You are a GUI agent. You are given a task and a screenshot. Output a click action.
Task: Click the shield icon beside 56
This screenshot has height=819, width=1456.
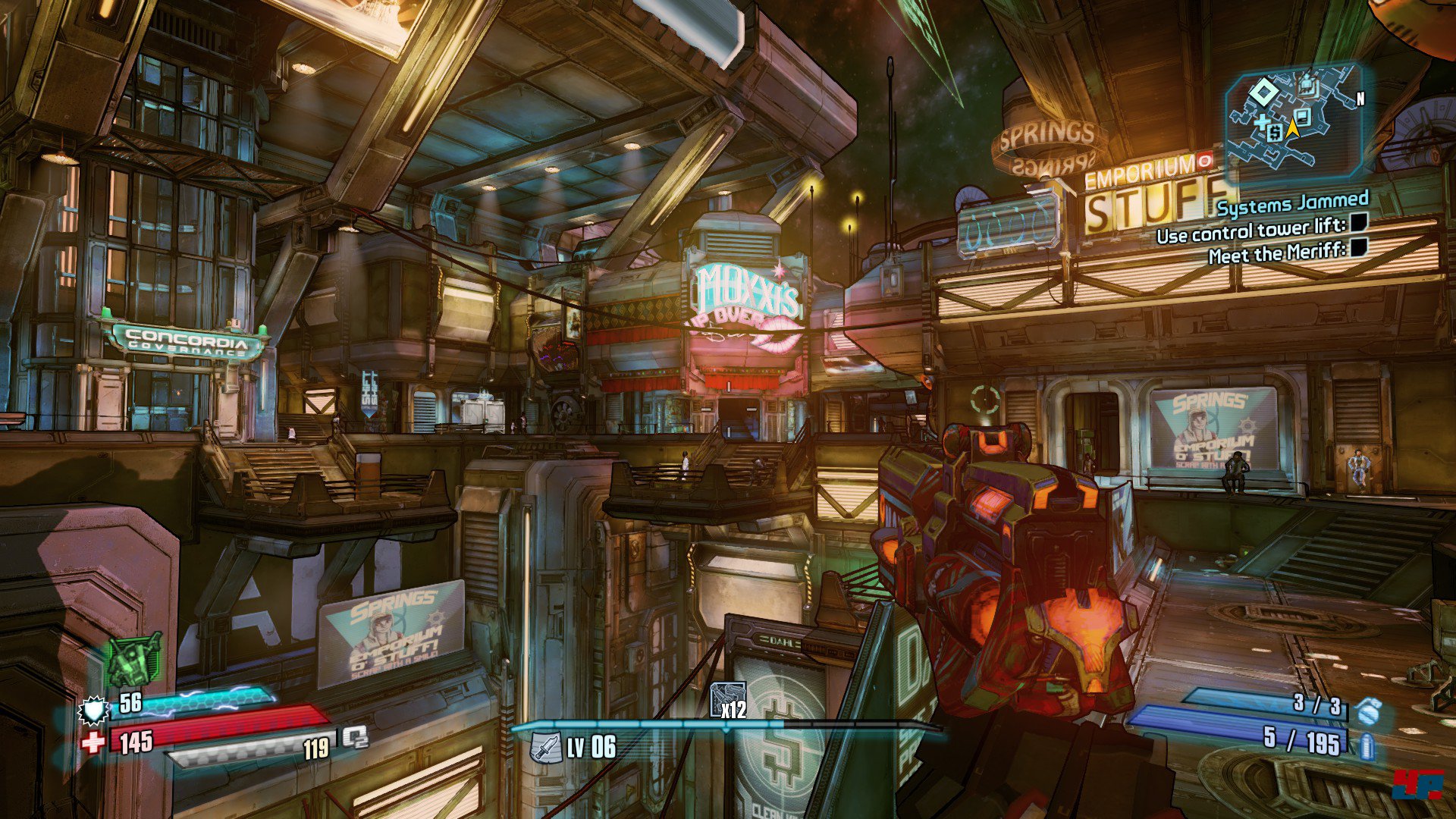(x=93, y=711)
